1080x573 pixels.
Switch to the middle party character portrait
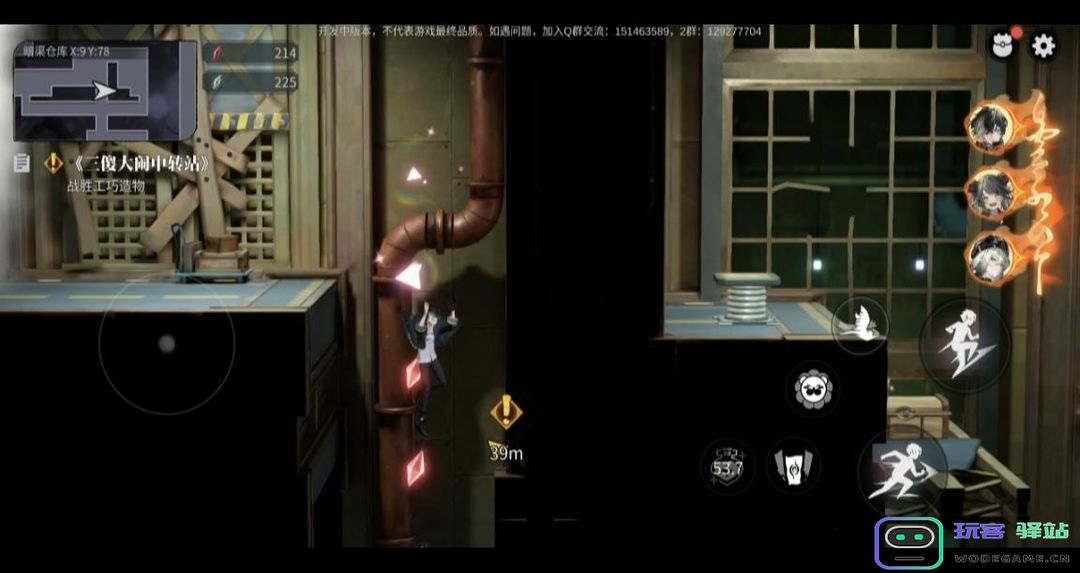click(992, 190)
